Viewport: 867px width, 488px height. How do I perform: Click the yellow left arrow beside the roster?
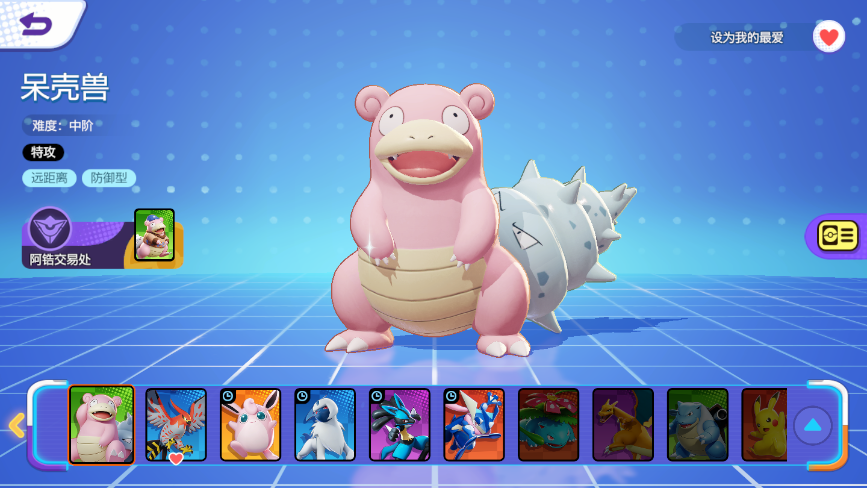(x=16, y=425)
